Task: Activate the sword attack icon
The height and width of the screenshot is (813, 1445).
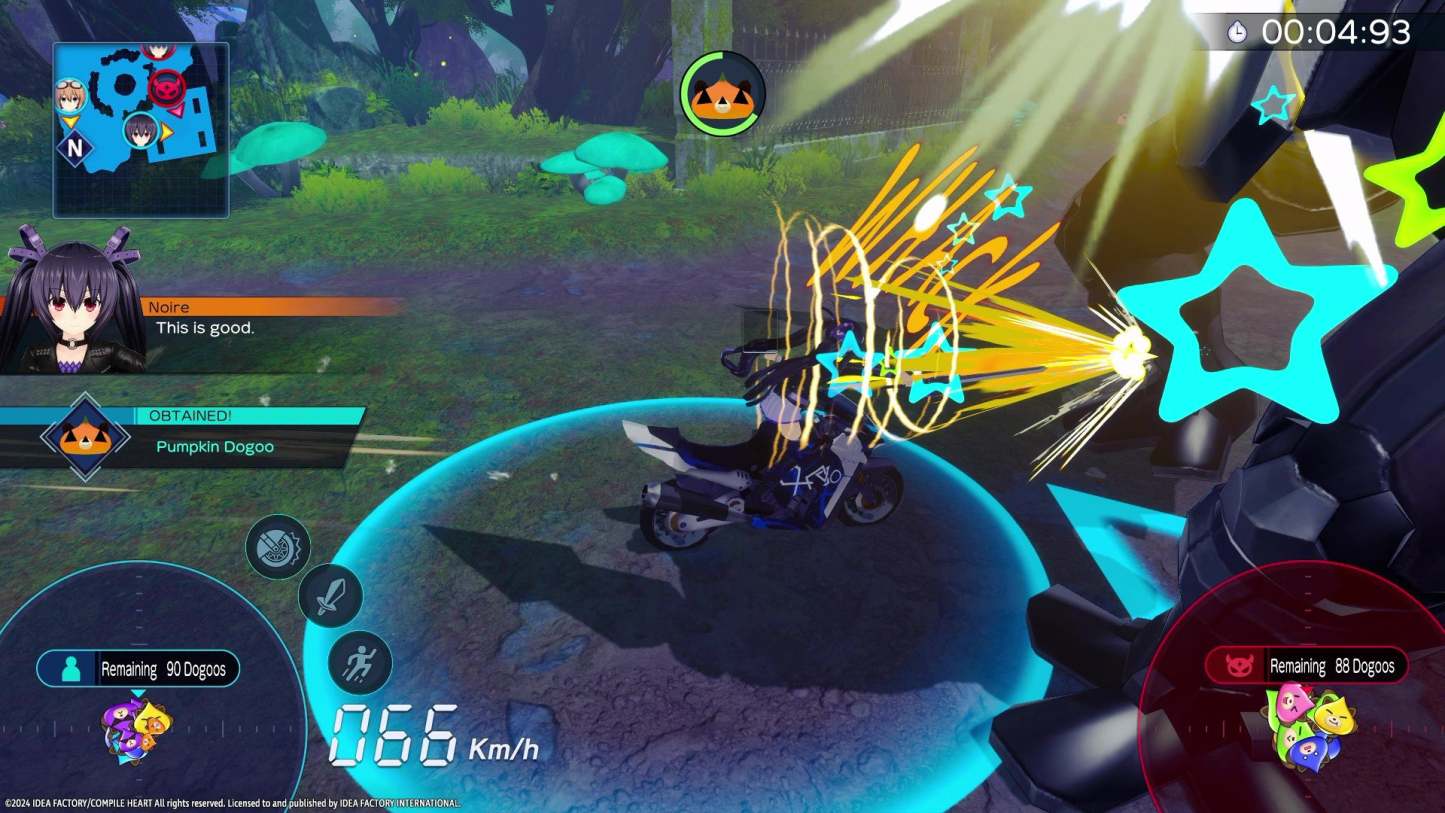Action: click(x=330, y=596)
